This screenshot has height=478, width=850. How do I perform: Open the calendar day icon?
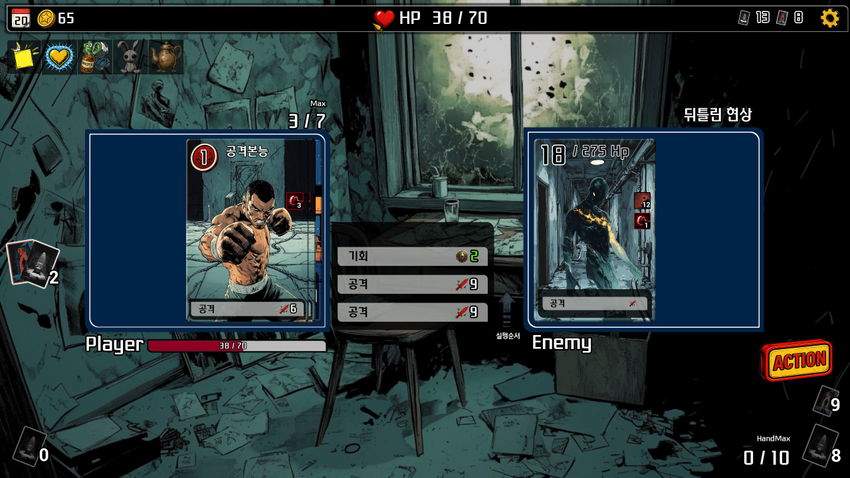tap(20, 17)
